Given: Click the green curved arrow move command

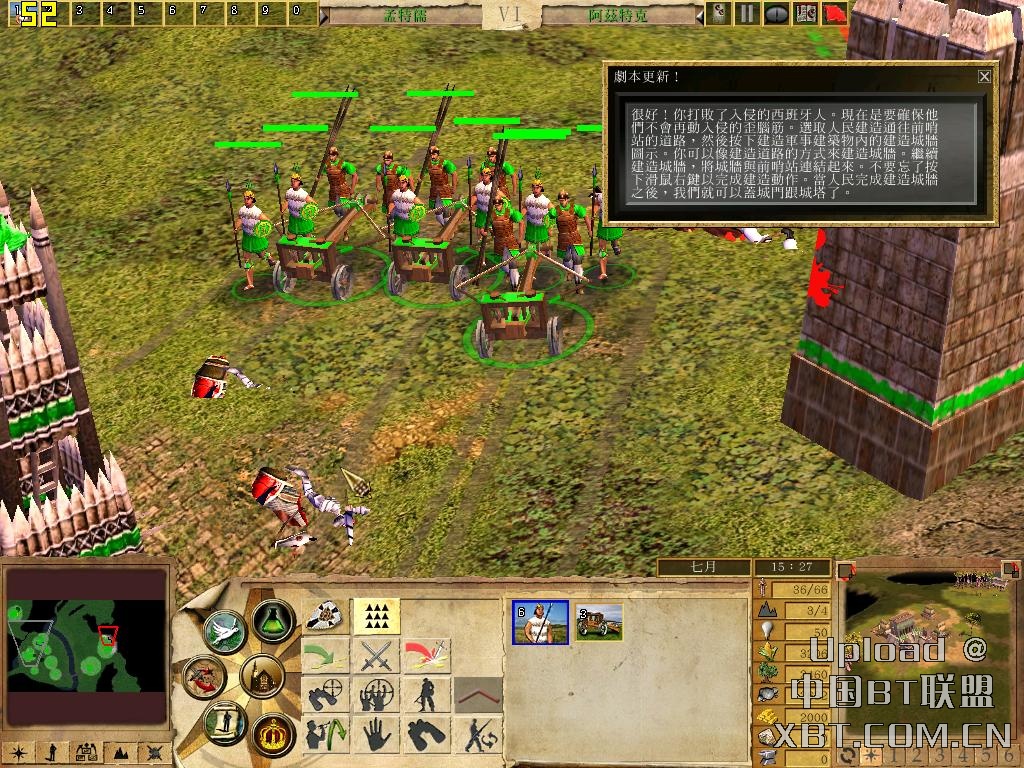Looking at the screenshot, I should pos(325,656).
